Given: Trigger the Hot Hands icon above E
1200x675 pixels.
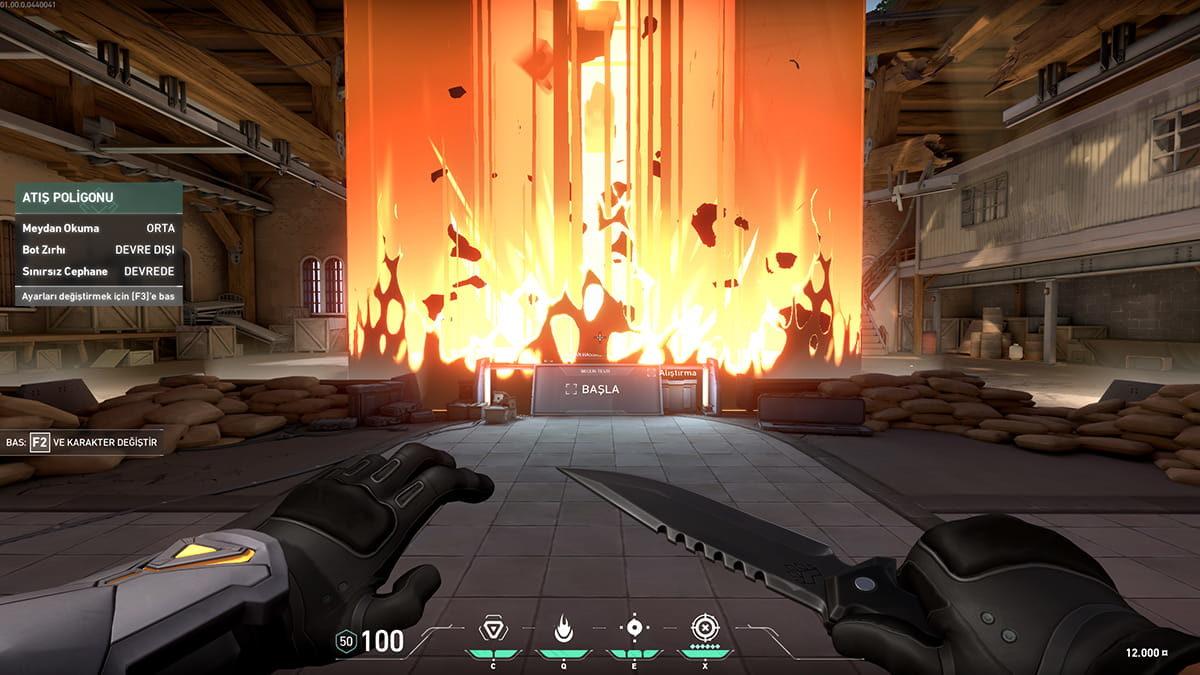Looking at the screenshot, I should coord(633,628).
